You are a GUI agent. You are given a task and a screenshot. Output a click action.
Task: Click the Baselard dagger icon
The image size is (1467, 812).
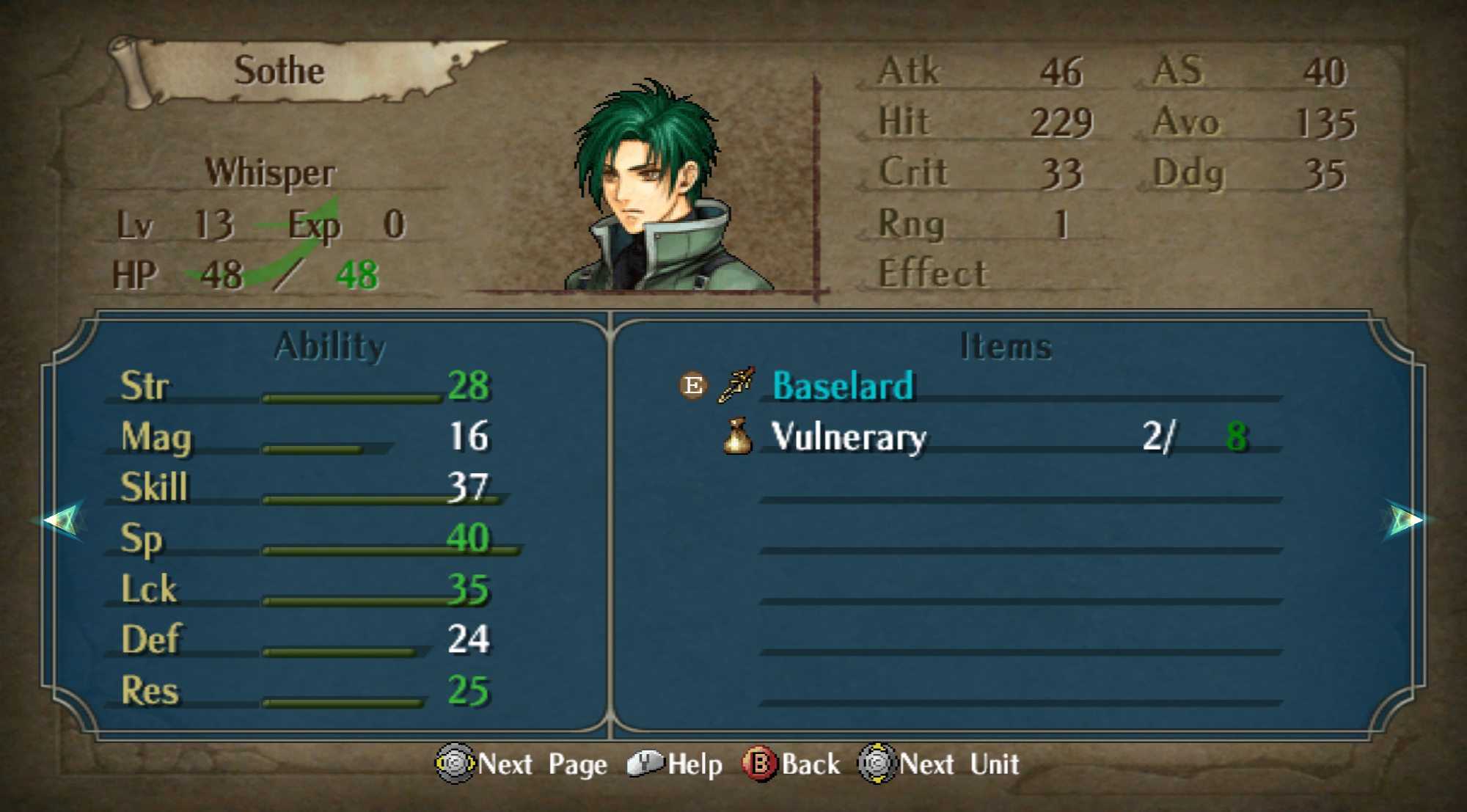click(736, 385)
